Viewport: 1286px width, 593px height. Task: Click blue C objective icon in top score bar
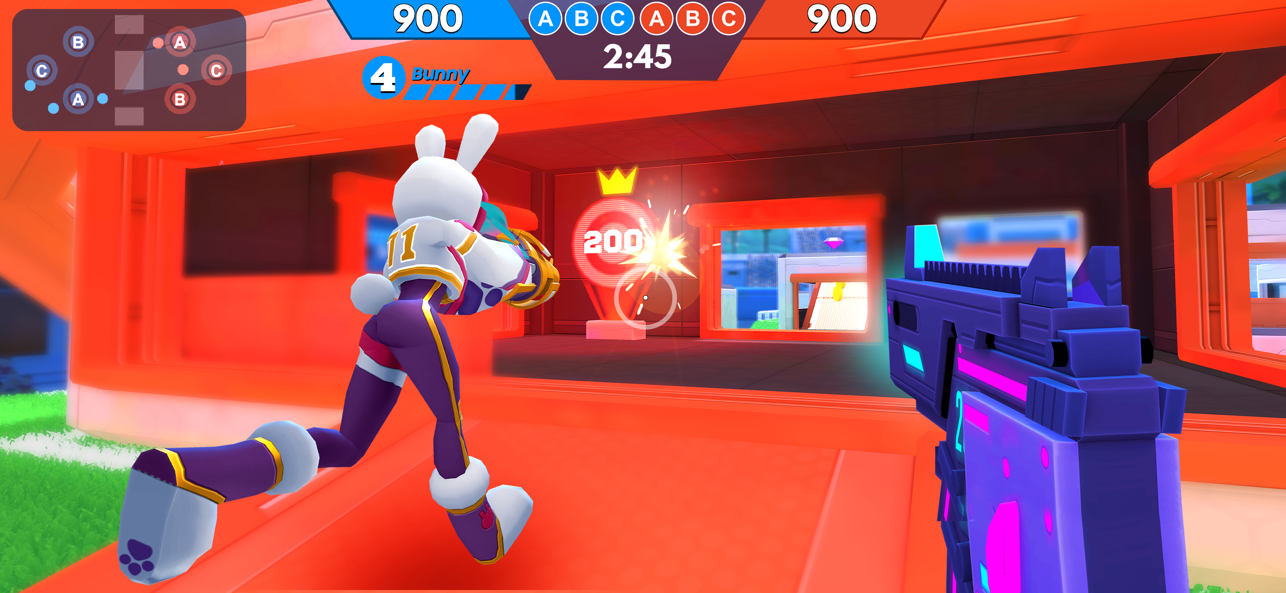[618, 18]
